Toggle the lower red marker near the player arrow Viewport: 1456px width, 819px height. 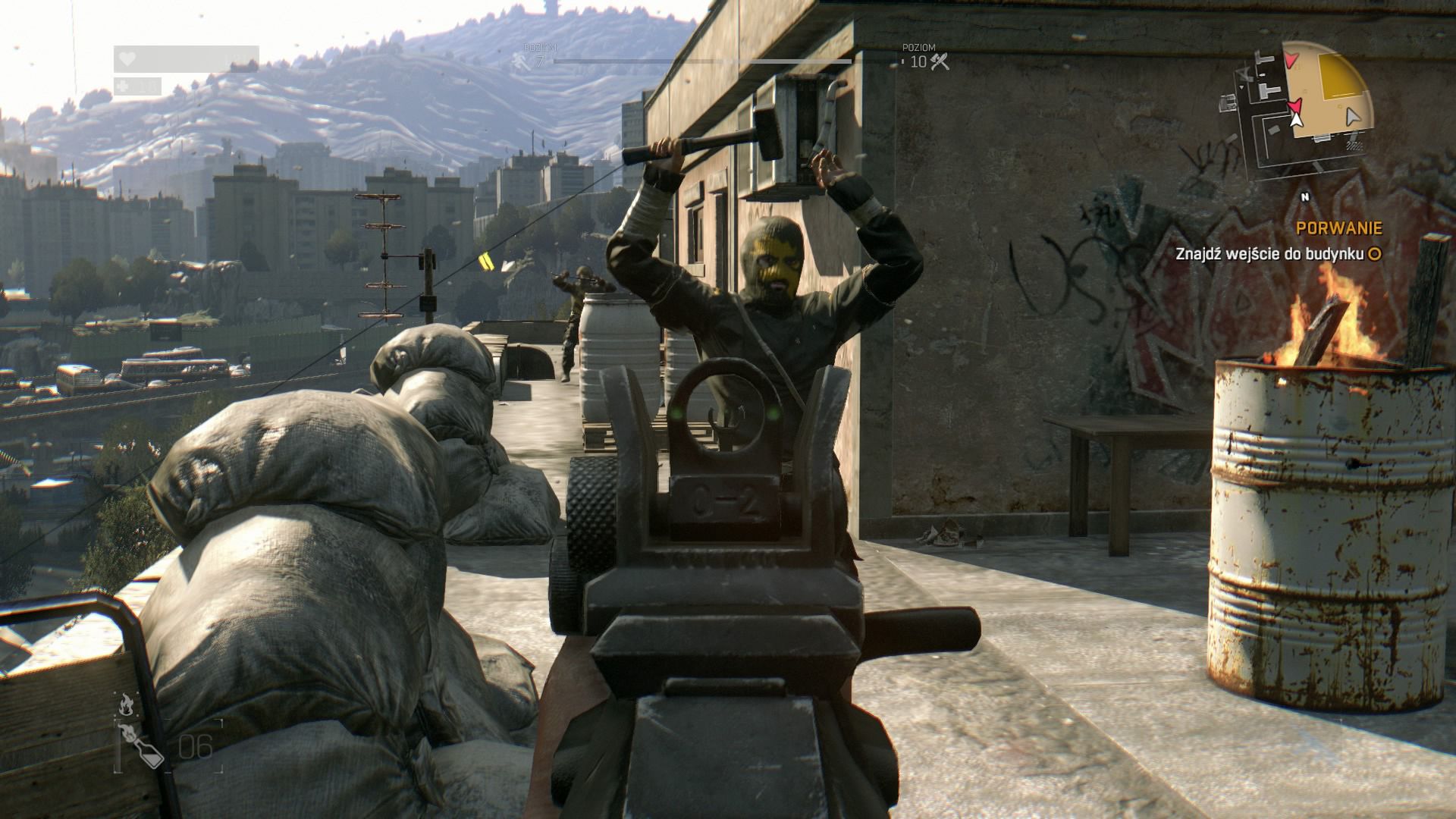point(1294,106)
